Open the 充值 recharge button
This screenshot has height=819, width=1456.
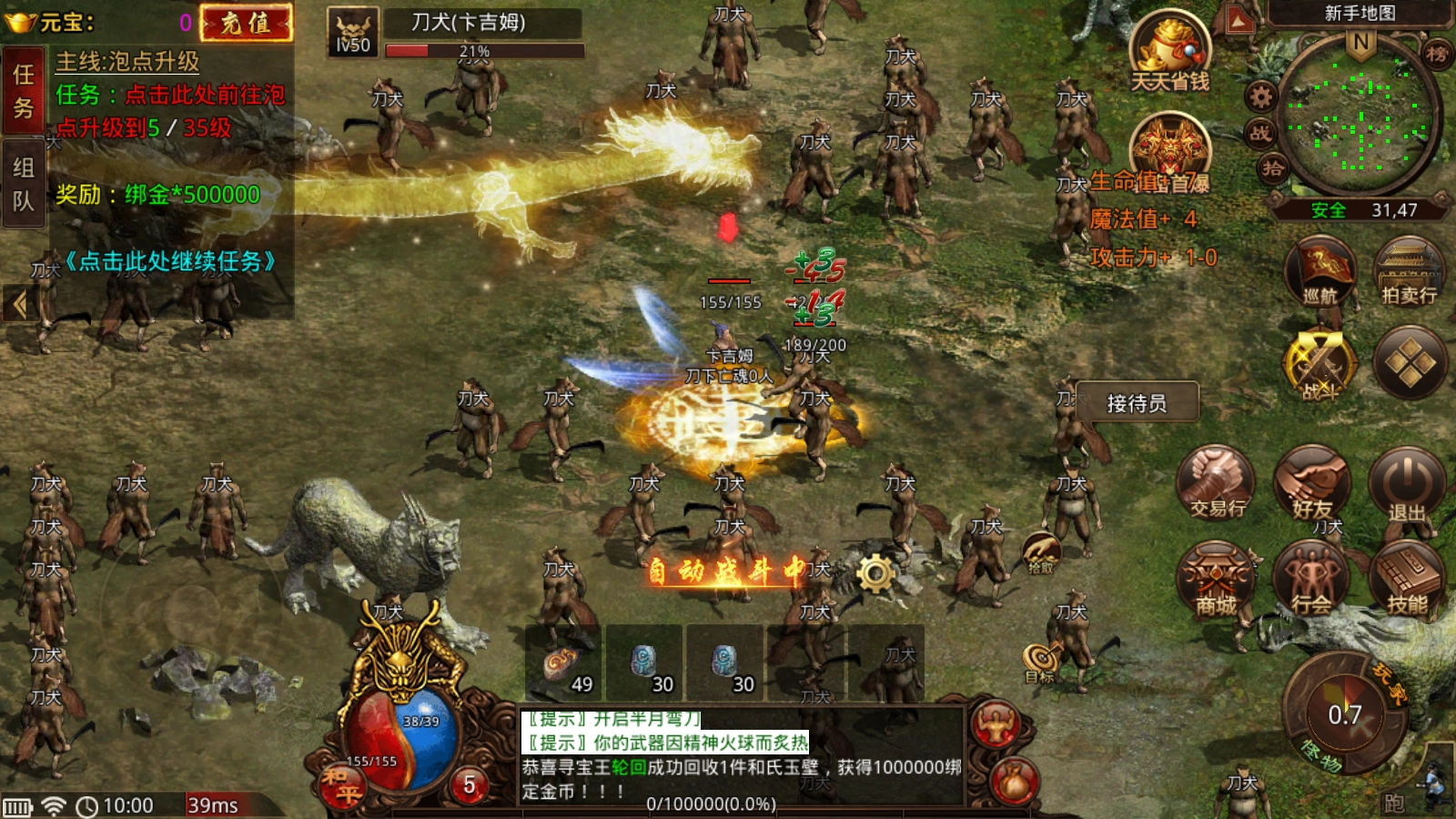tap(246, 23)
